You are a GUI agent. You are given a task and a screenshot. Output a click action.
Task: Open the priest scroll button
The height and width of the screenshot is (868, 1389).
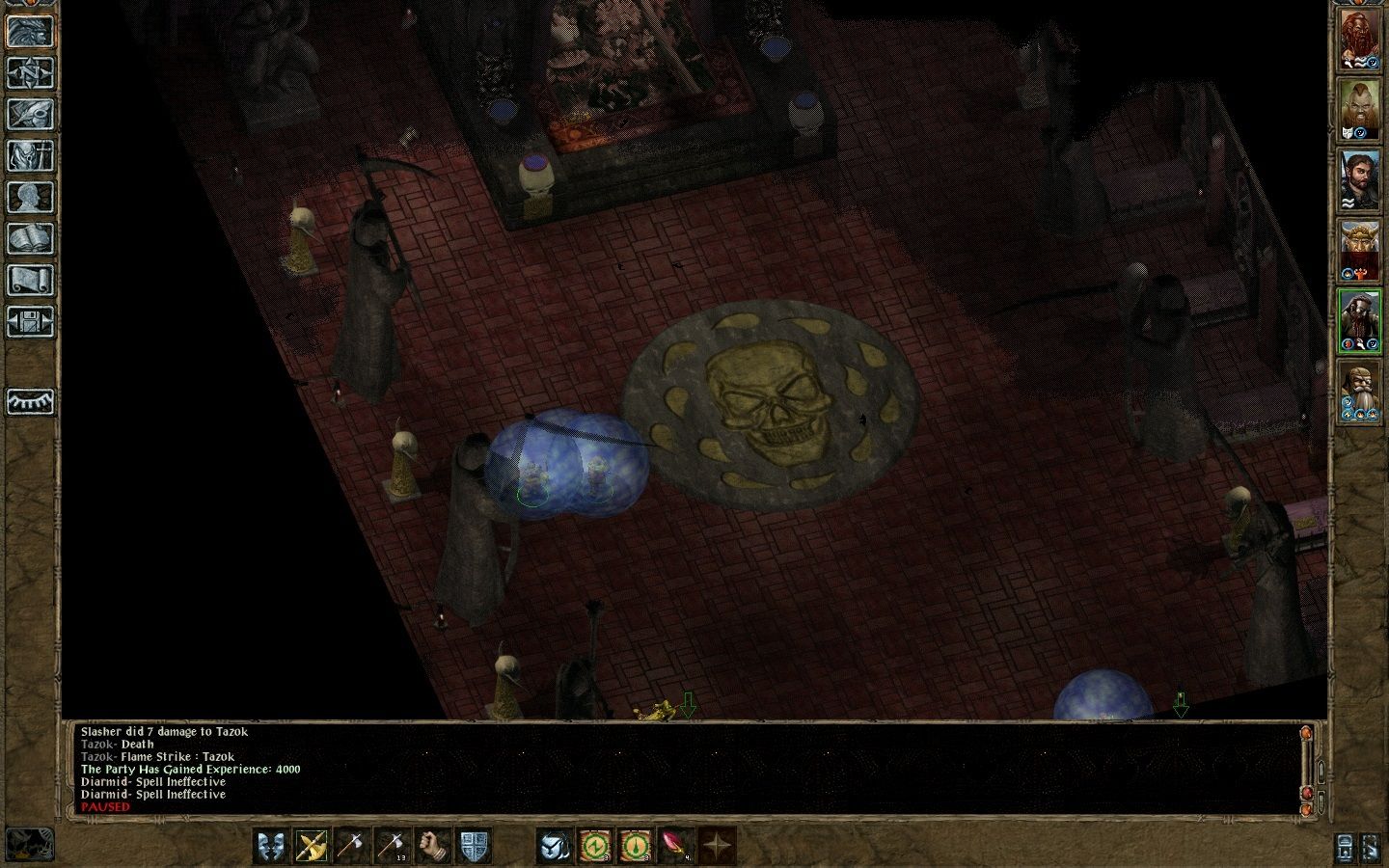[x=30, y=280]
